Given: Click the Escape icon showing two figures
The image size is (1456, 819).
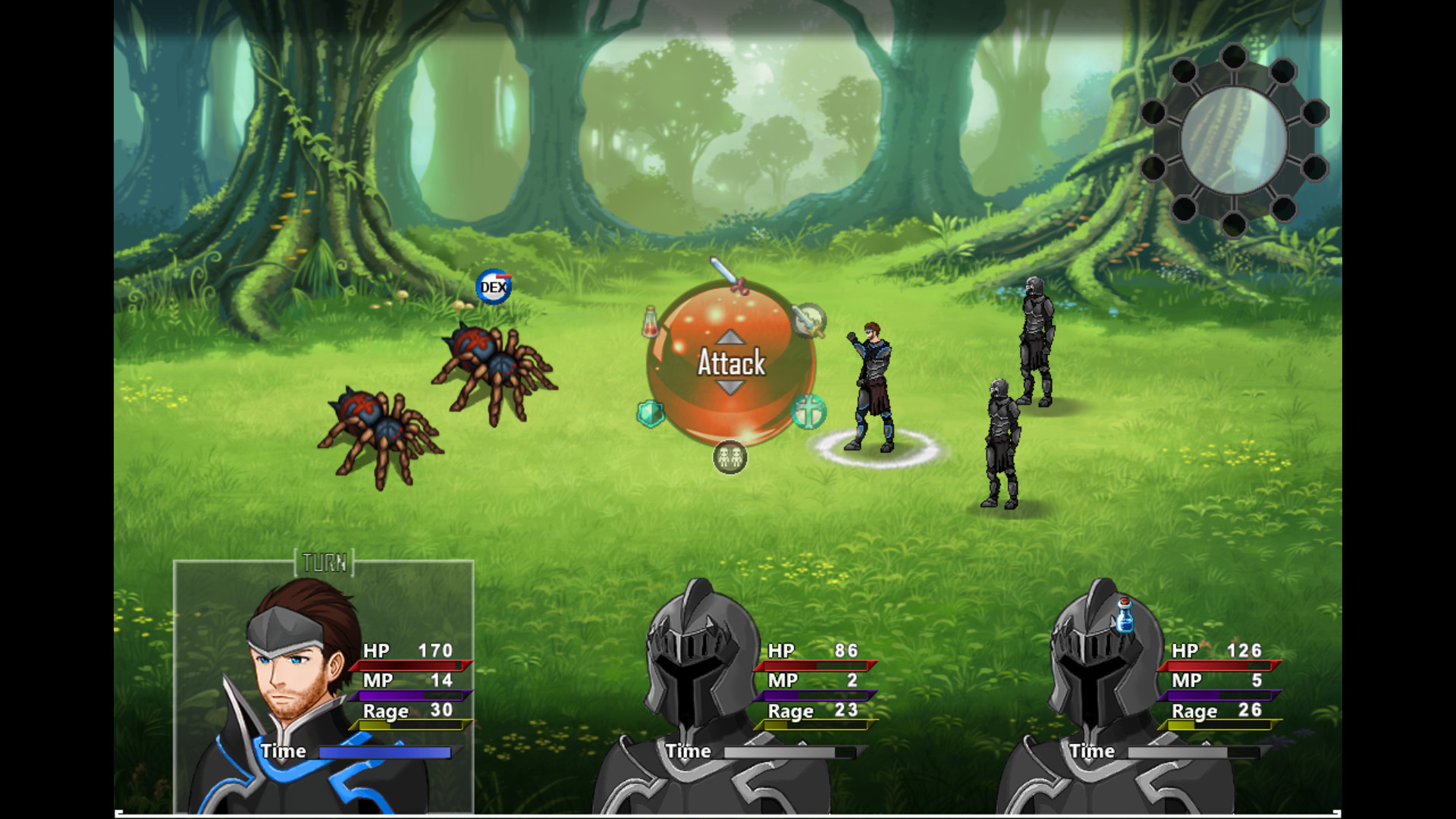Looking at the screenshot, I should point(729,457).
